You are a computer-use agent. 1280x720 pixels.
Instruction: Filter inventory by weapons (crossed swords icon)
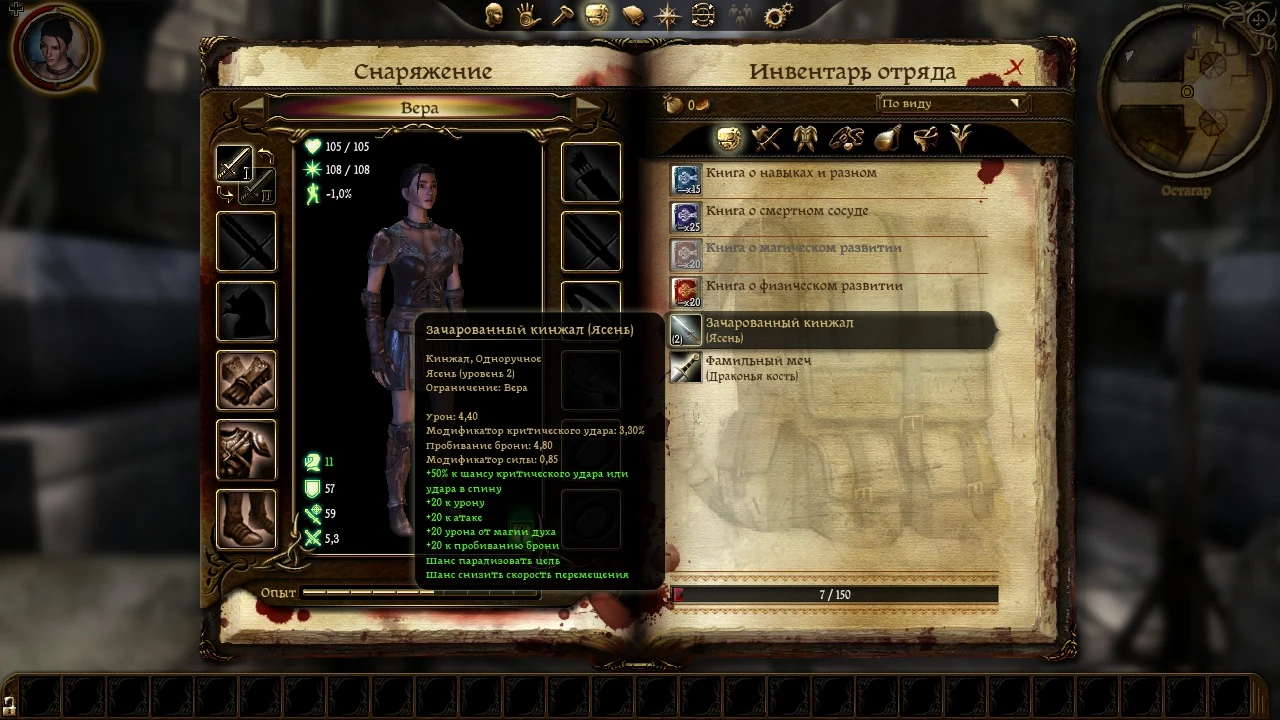tap(767, 139)
